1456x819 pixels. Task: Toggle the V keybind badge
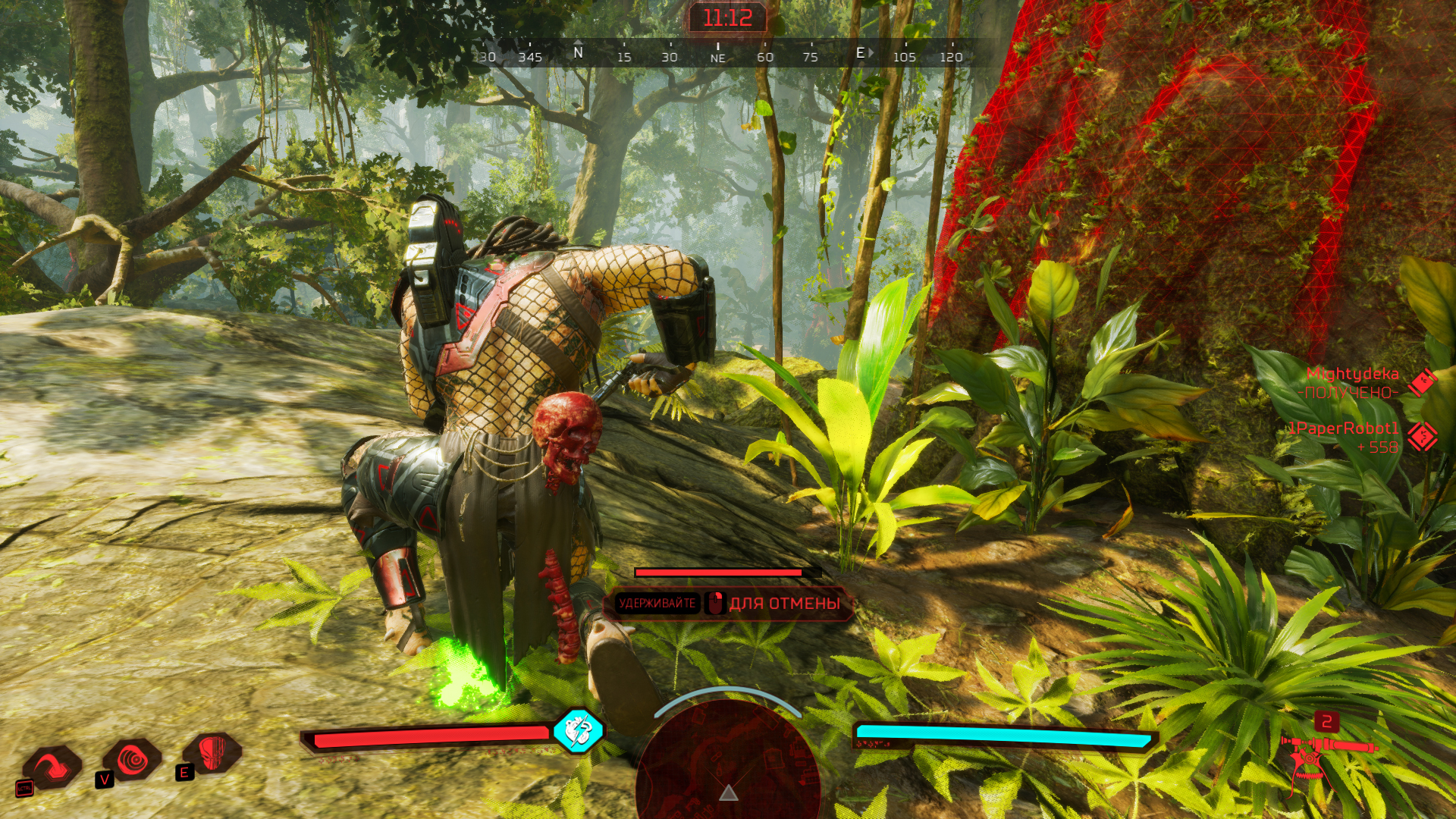point(104,780)
